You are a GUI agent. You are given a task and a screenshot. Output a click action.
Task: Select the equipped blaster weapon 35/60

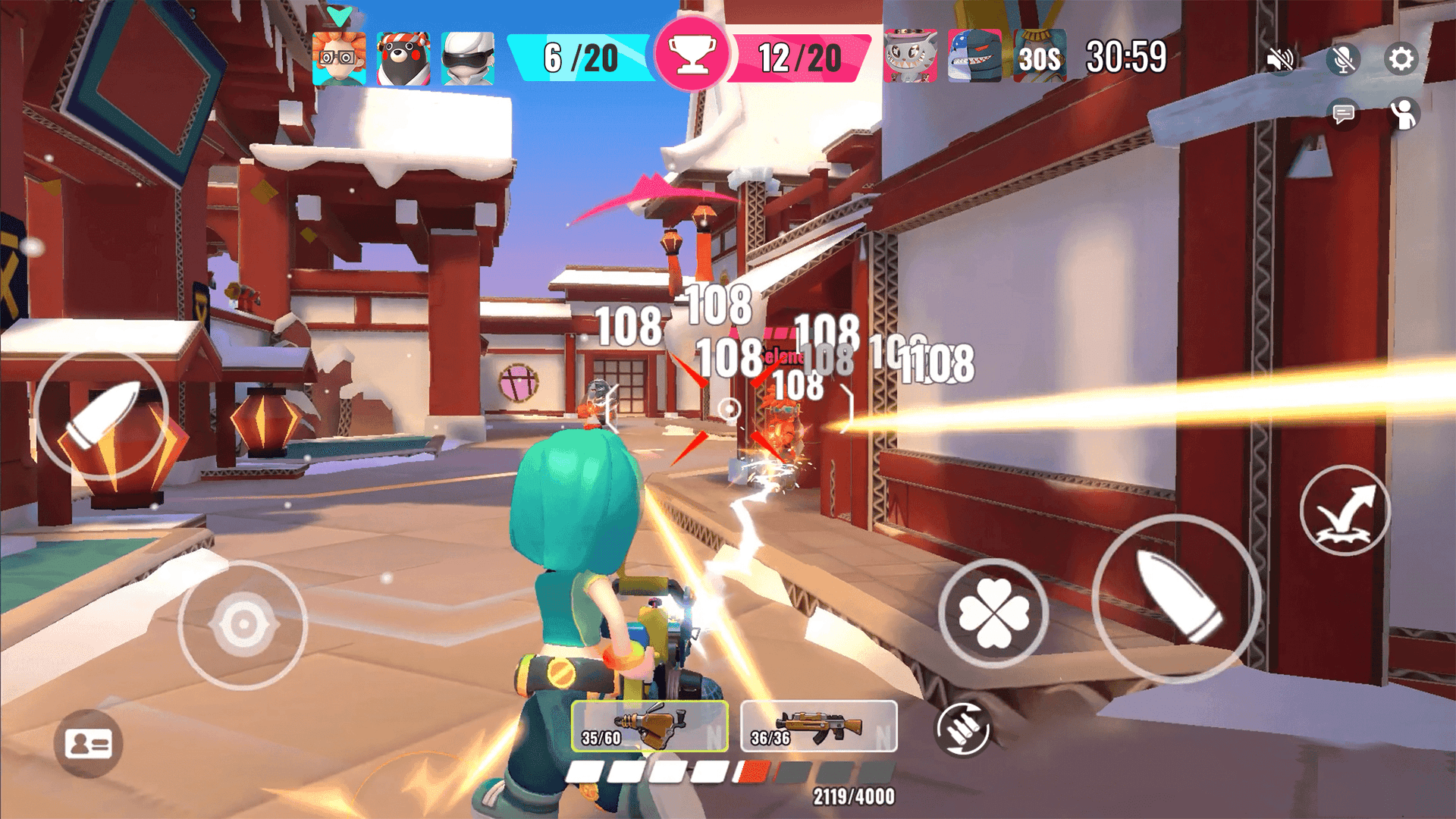tap(652, 726)
